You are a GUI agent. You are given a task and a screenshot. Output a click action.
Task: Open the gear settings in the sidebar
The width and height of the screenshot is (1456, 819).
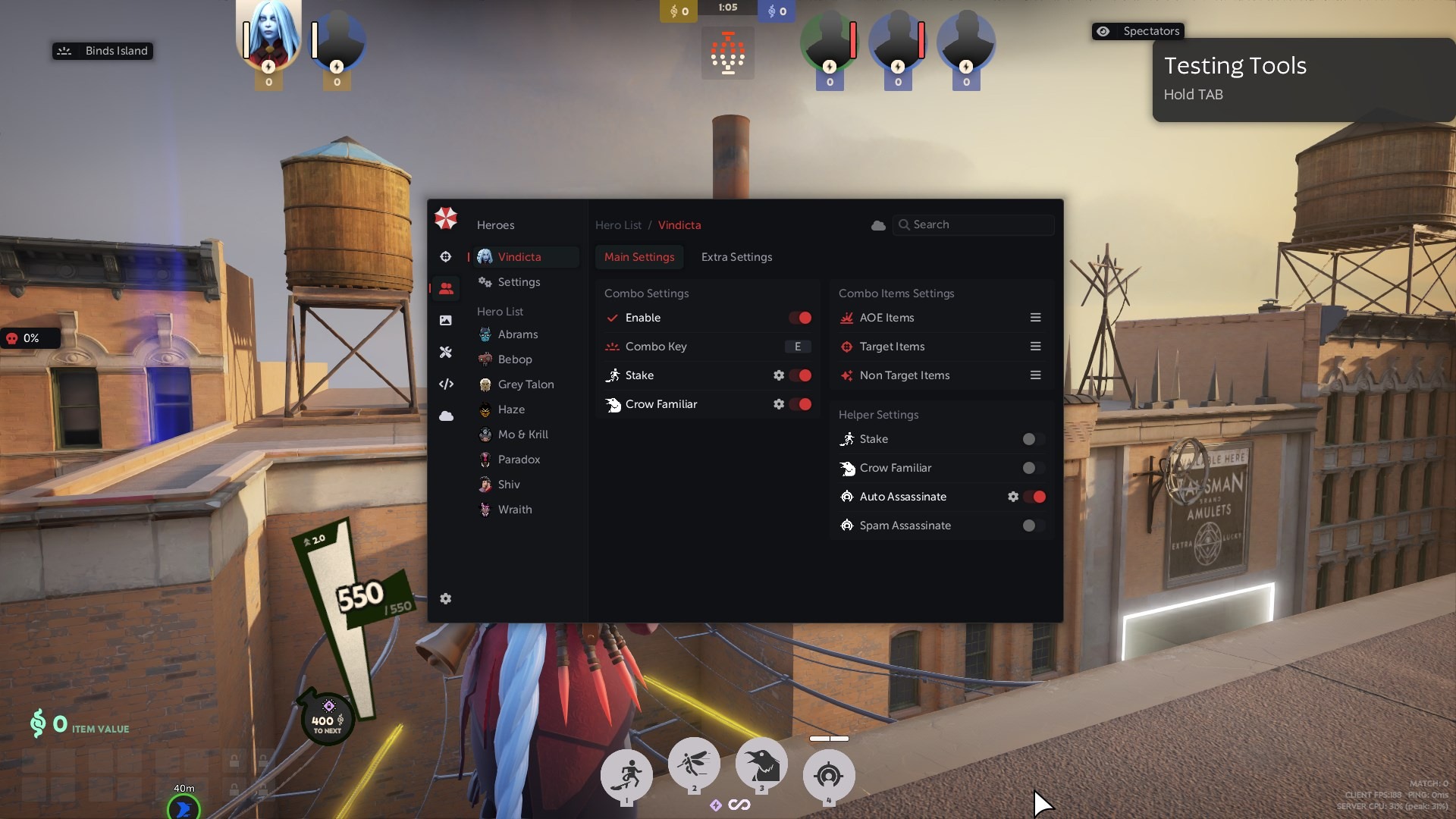pyautogui.click(x=446, y=599)
